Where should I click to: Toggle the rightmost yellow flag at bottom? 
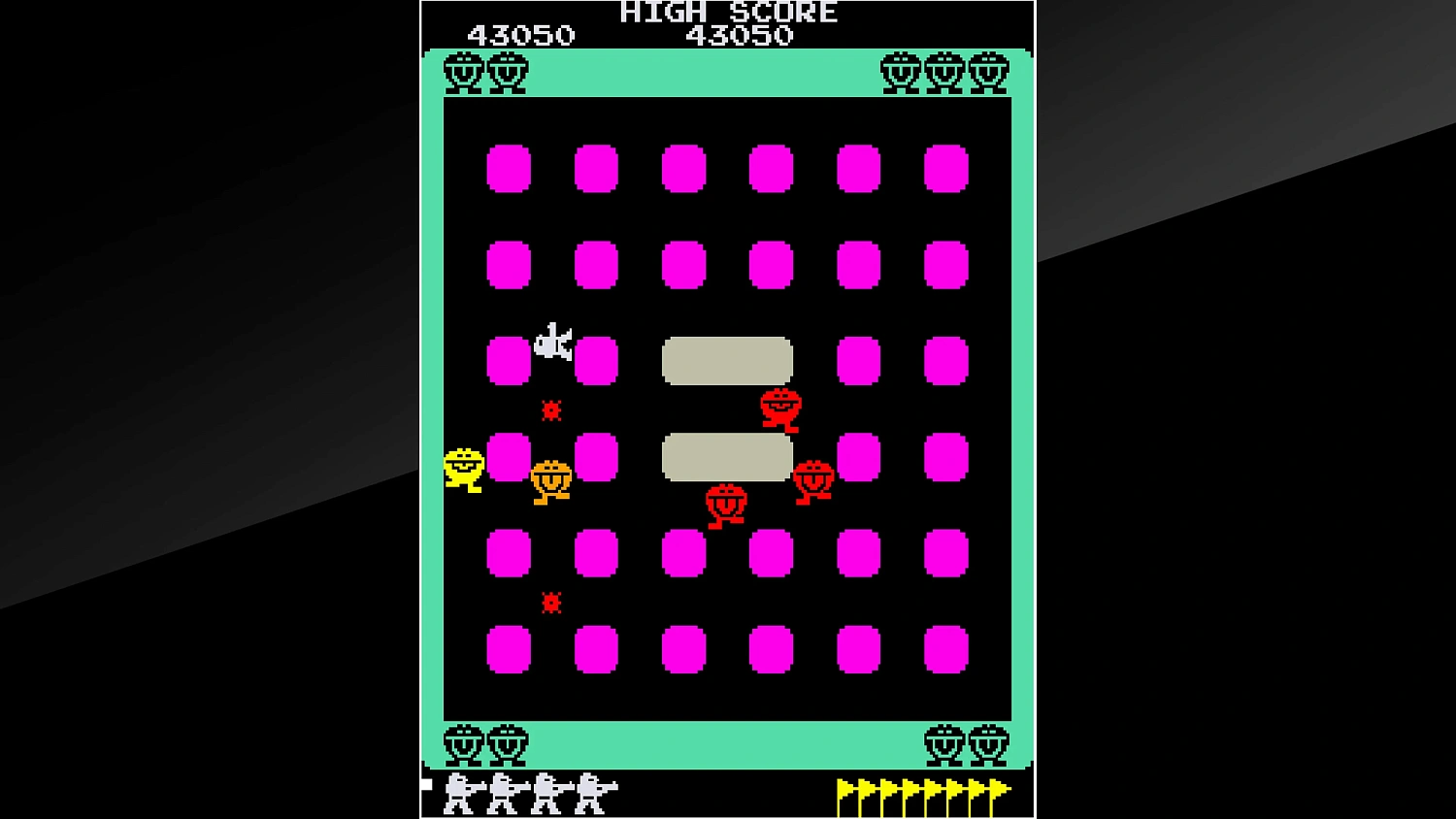[996, 790]
